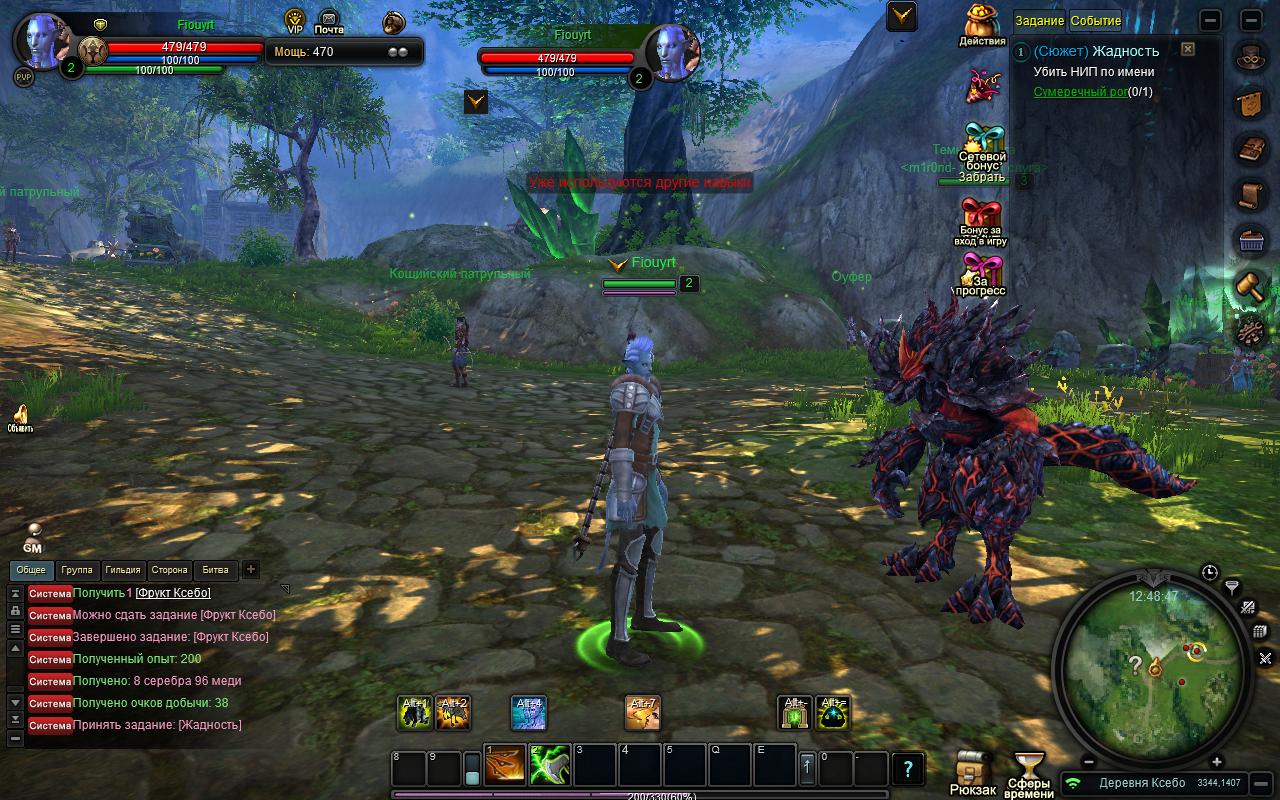
Task: Open the Бонус за вход в игру gift
Action: pos(982,222)
